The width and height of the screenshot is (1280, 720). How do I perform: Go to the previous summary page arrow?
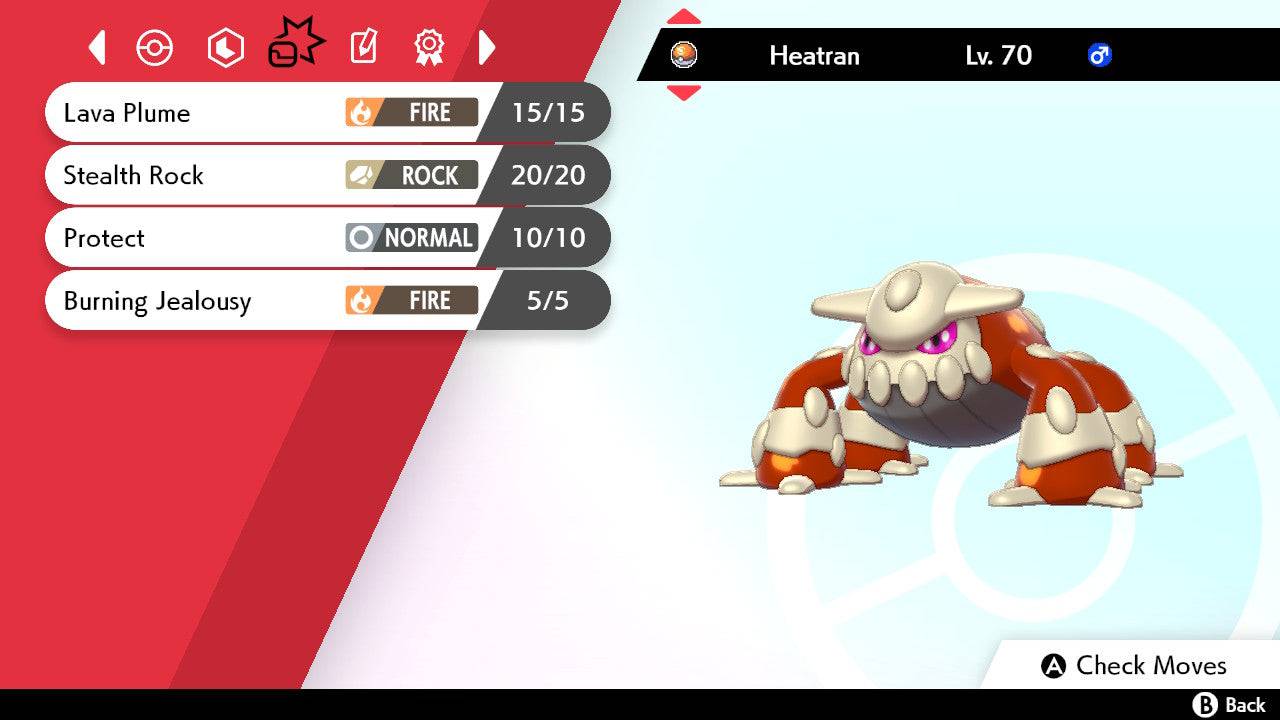tap(97, 47)
